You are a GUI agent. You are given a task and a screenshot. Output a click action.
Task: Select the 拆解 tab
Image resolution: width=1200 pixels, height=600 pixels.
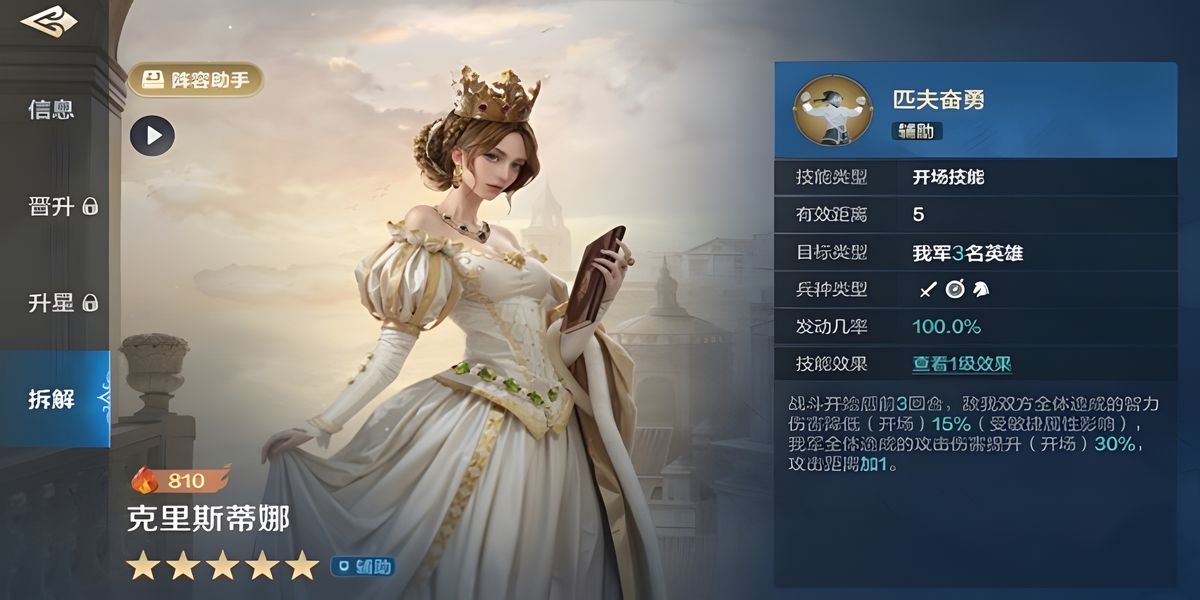52,400
